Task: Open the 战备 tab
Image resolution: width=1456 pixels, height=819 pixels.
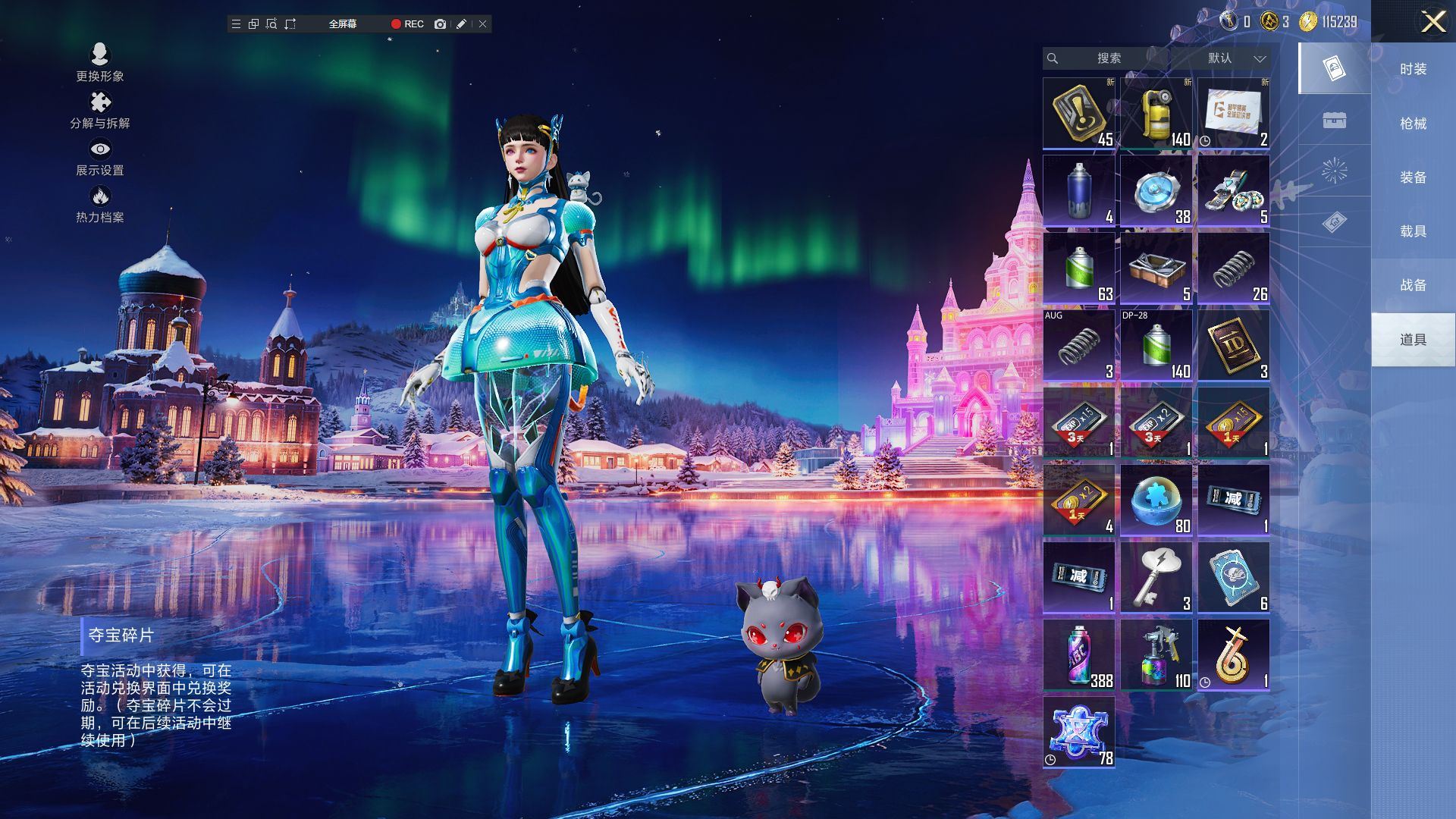Action: point(1413,285)
